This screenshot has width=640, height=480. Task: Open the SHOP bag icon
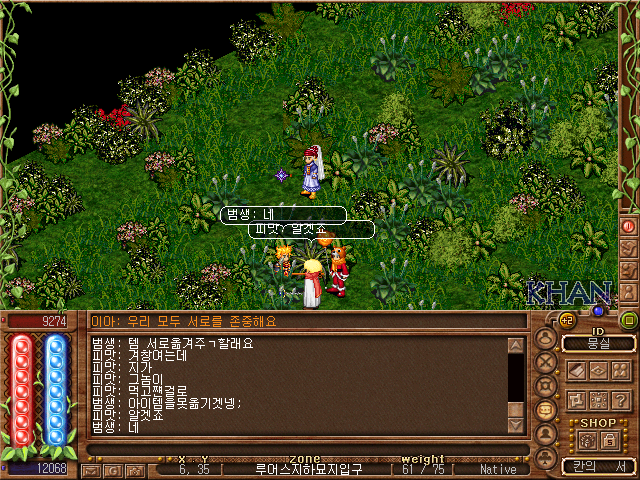pyautogui.click(x=587, y=440)
